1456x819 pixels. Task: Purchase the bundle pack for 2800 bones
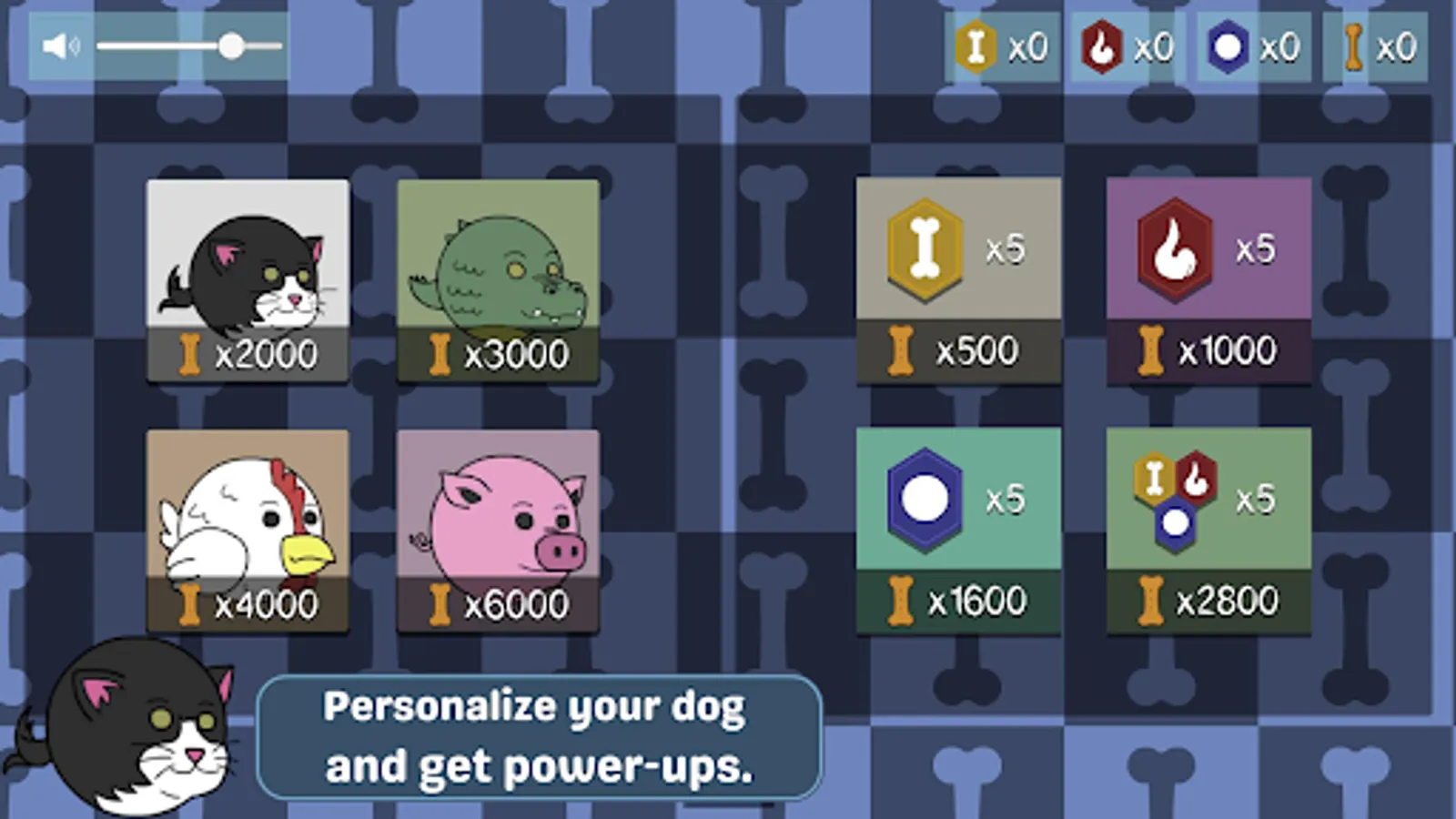(1208, 600)
